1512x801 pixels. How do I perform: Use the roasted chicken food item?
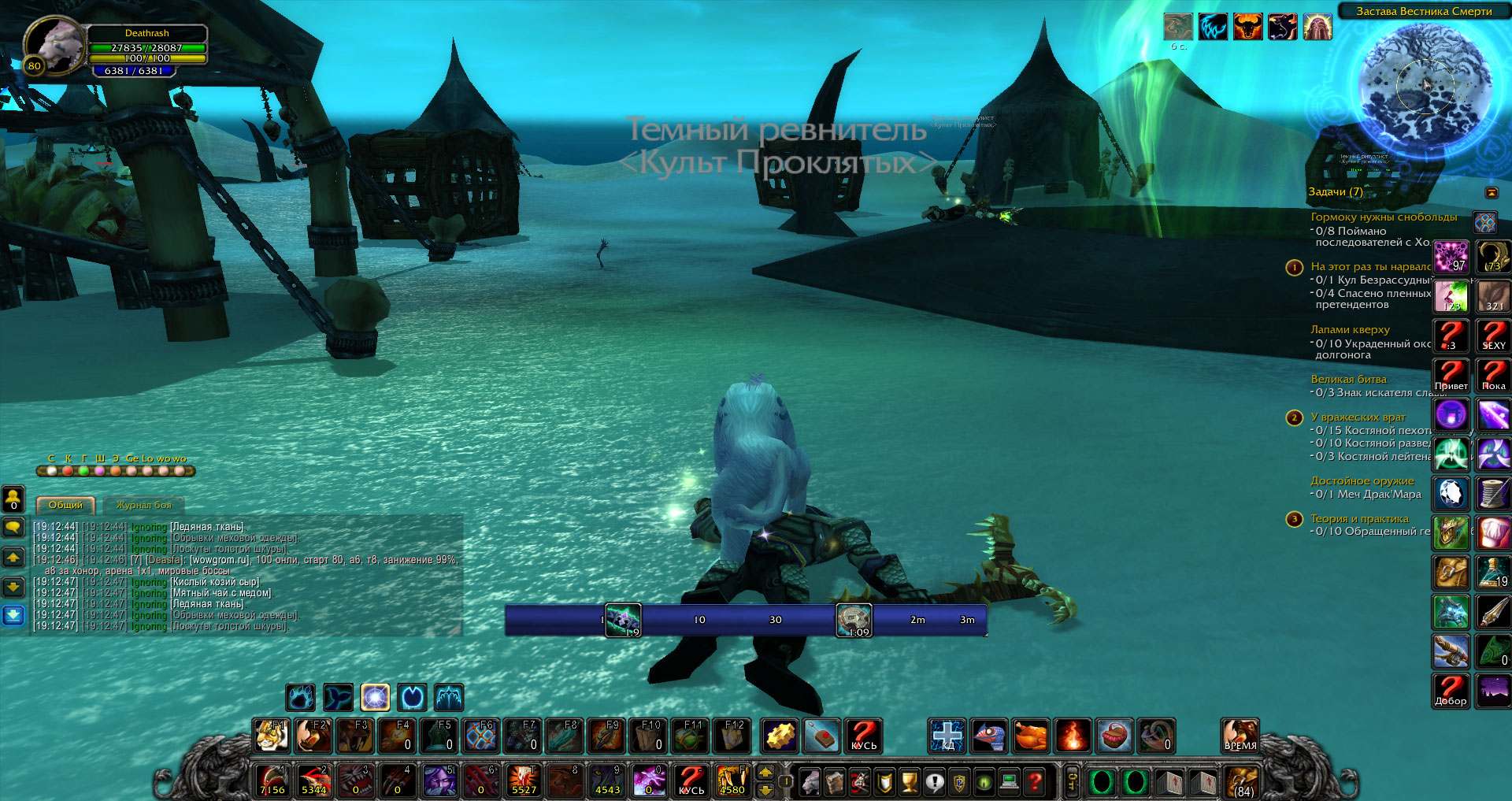1030,736
